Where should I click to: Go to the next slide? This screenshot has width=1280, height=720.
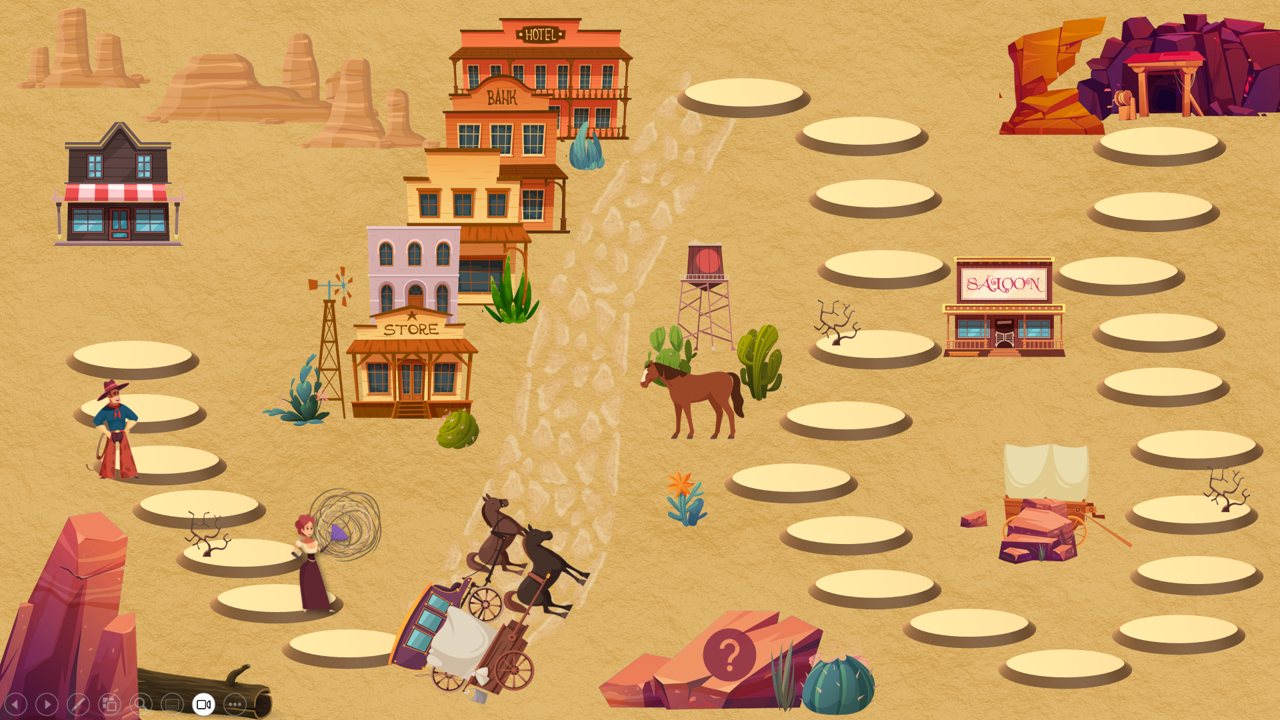click(x=46, y=704)
